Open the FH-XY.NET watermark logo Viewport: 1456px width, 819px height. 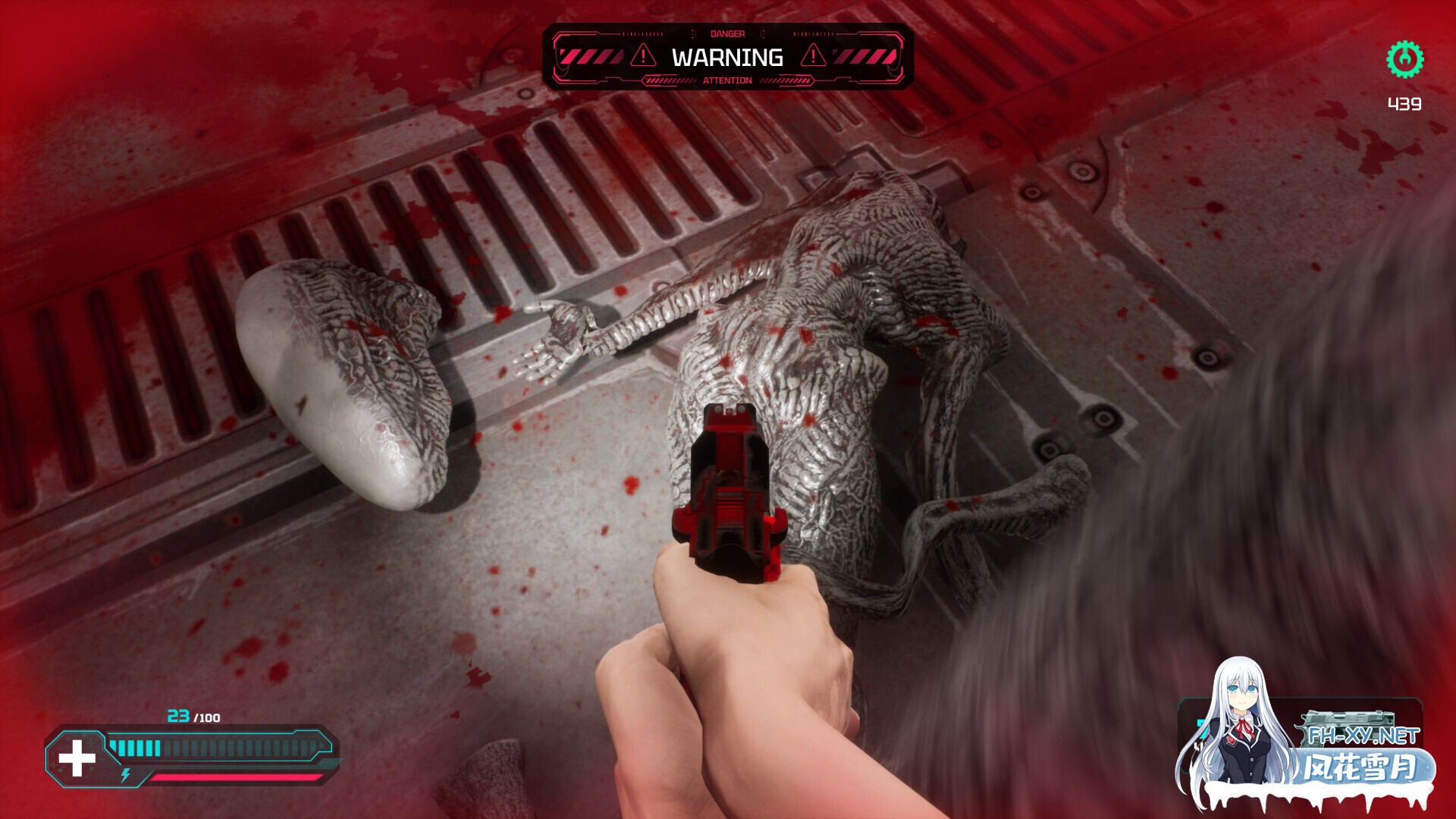(1363, 736)
